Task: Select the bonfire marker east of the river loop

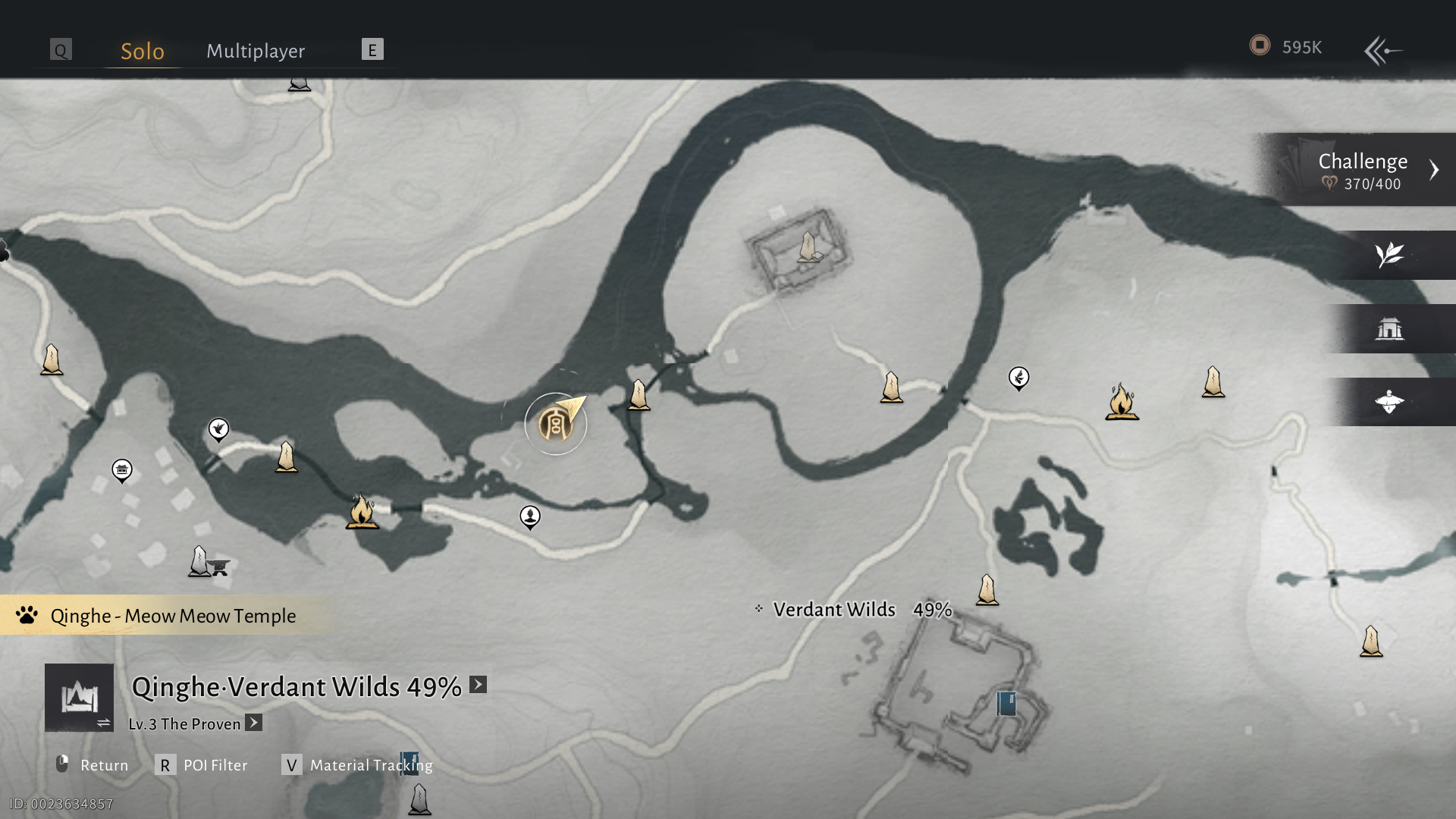Action: click(x=1122, y=402)
